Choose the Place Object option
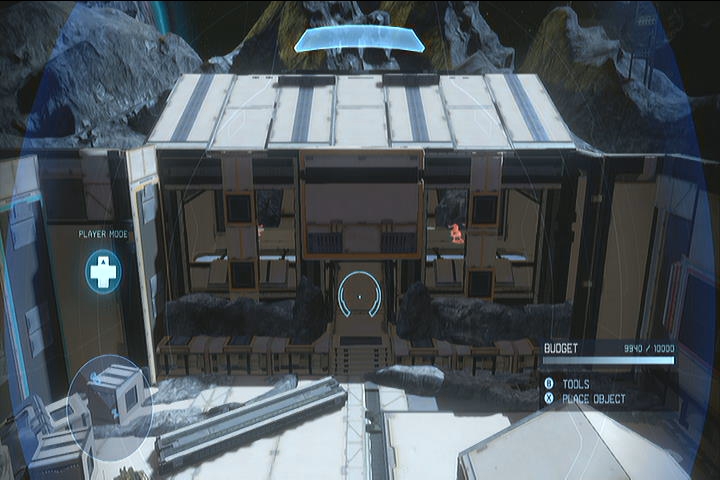The image size is (720, 480). [593, 399]
